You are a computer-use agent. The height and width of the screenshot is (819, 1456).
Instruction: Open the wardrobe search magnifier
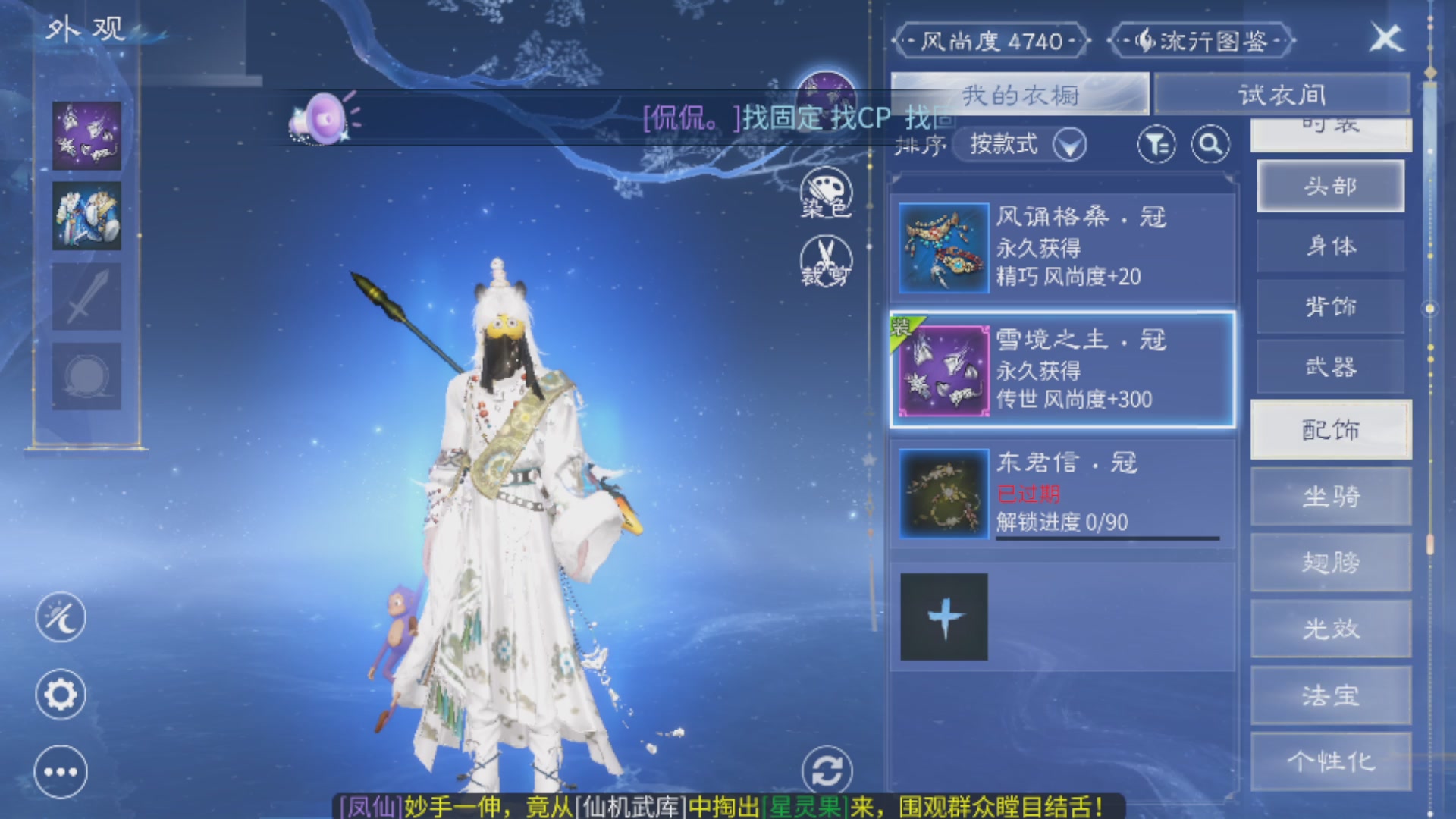point(1211,144)
